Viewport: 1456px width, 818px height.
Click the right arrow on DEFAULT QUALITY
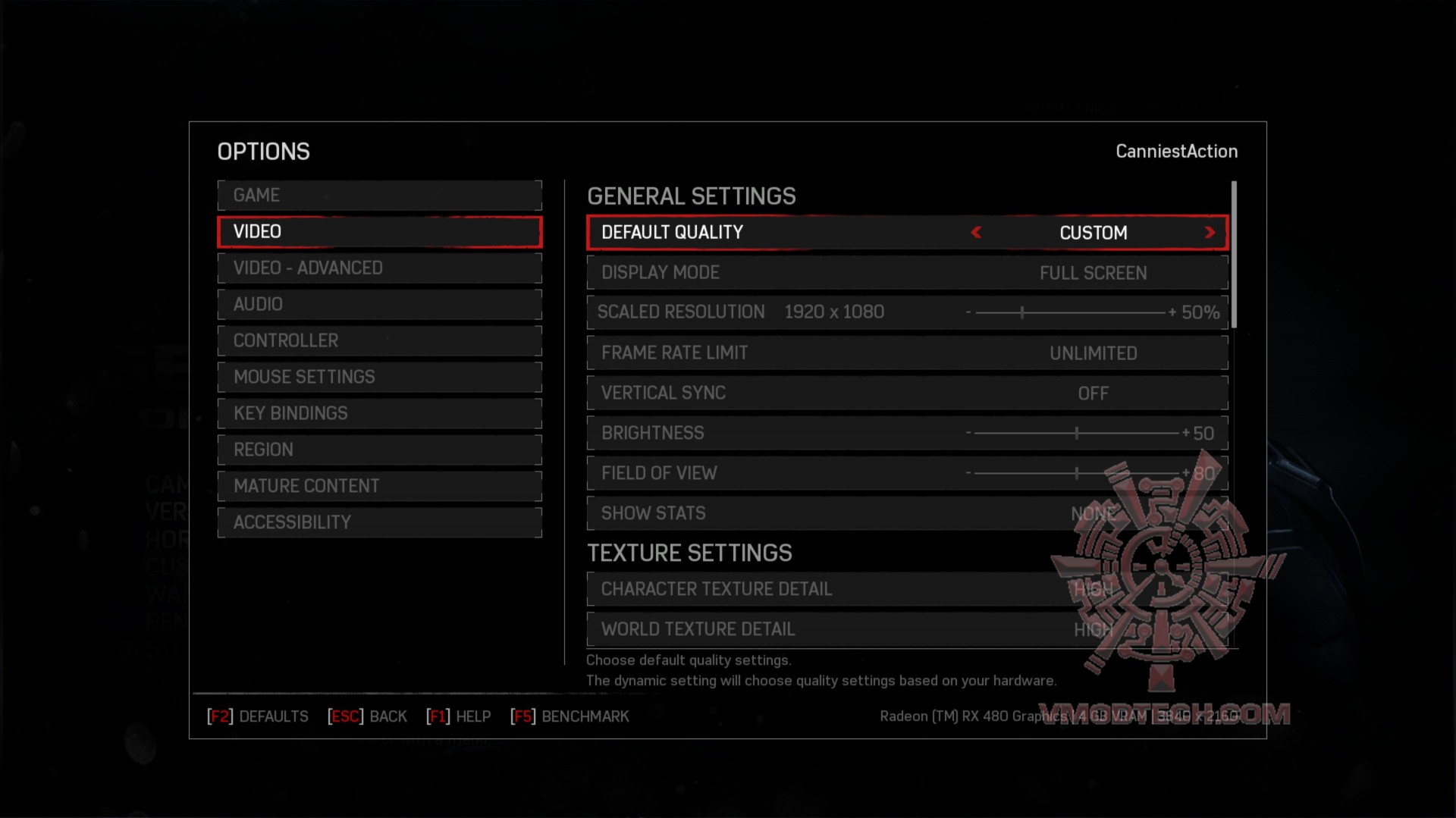tap(1210, 233)
